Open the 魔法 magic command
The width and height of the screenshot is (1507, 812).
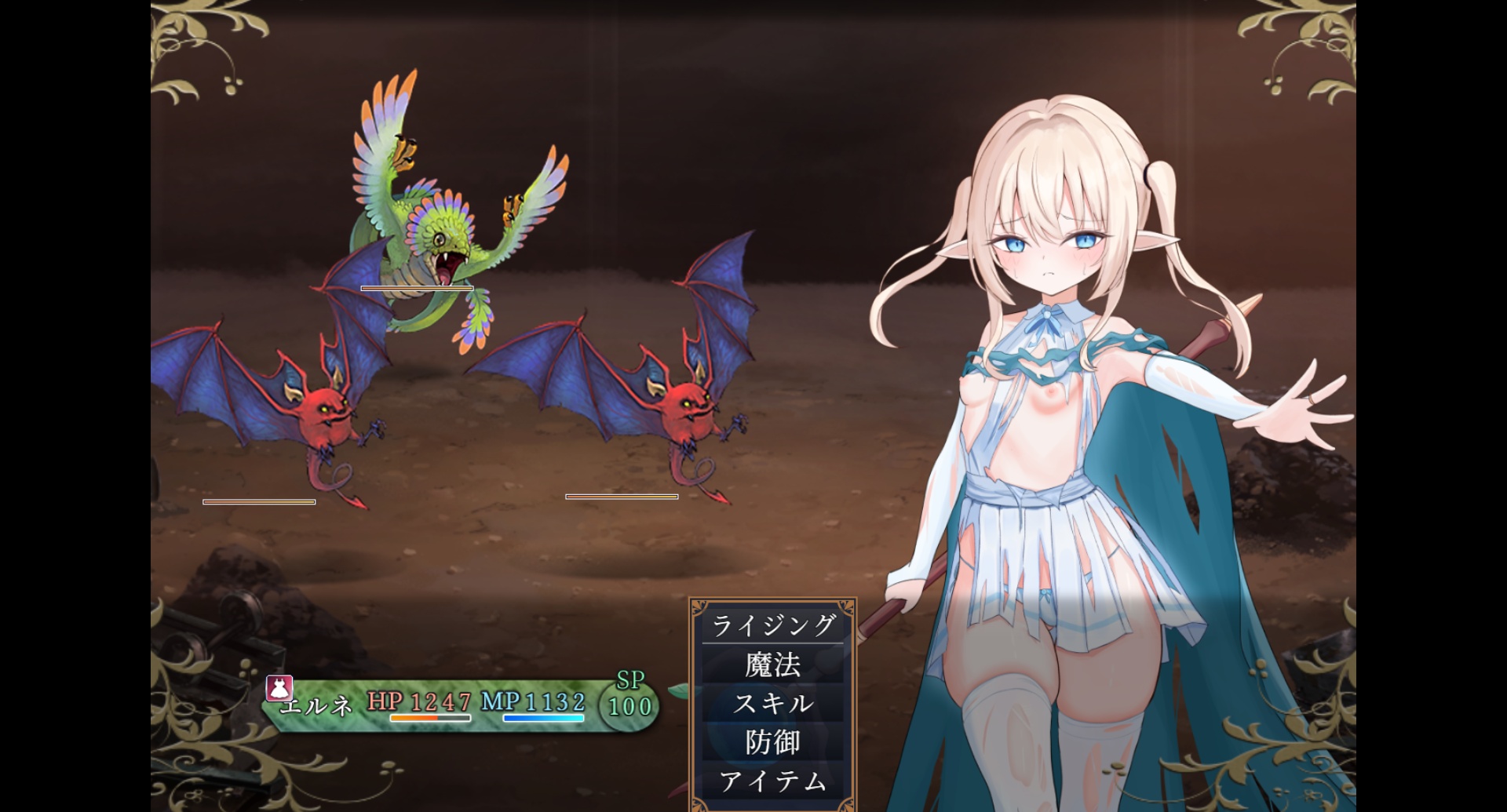coord(773,665)
